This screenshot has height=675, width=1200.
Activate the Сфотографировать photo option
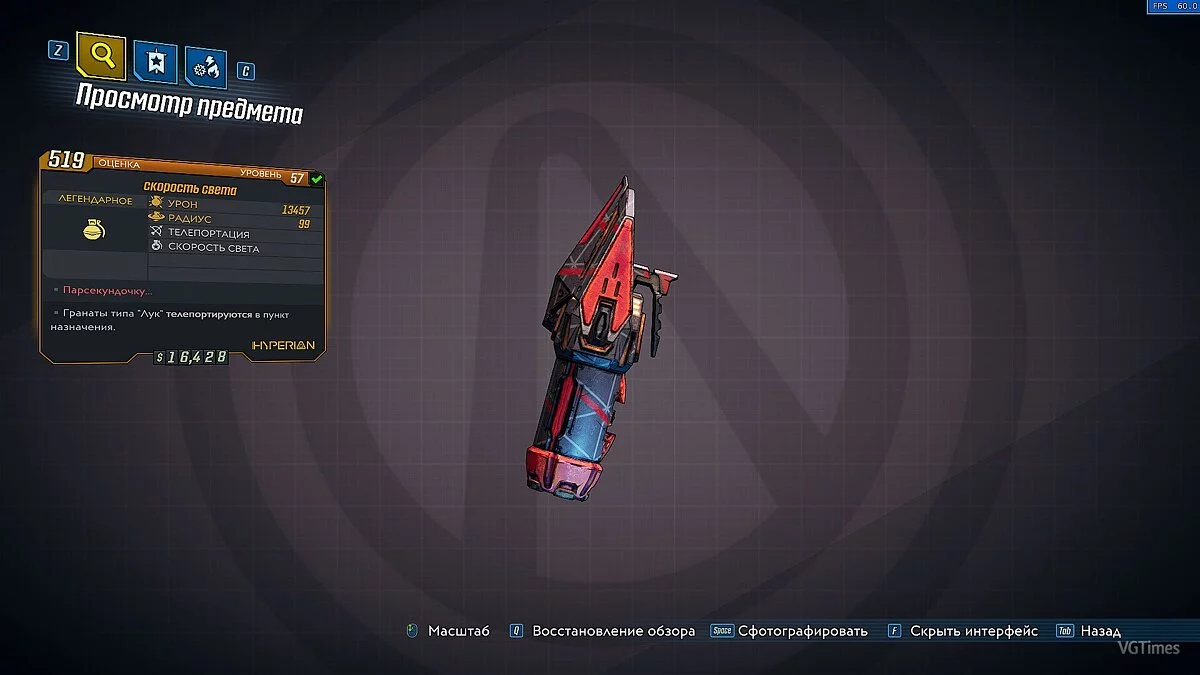click(x=802, y=631)
